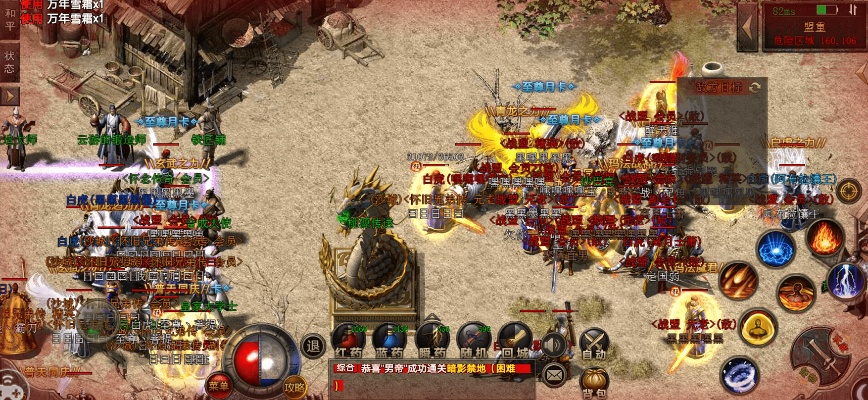
Task: Toggle sound with the speaker icon
Action: [553, 345]
